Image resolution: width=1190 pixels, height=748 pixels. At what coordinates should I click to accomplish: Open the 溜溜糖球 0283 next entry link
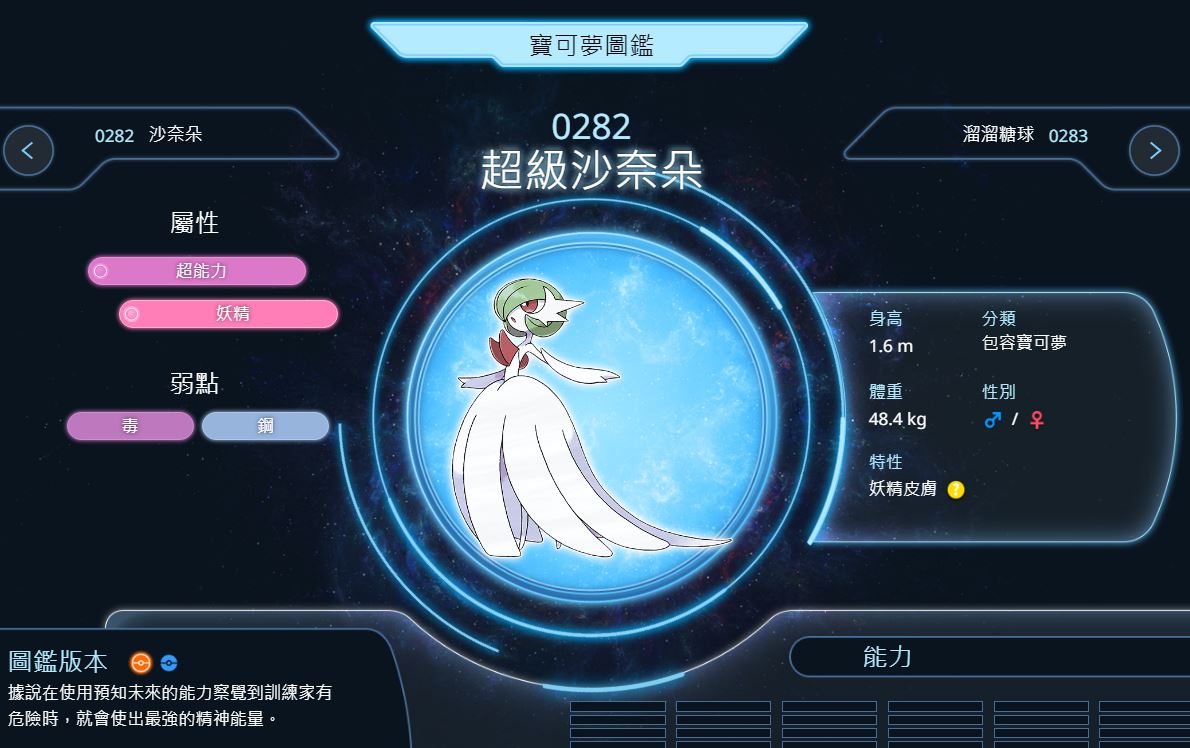click(1025, 135)
